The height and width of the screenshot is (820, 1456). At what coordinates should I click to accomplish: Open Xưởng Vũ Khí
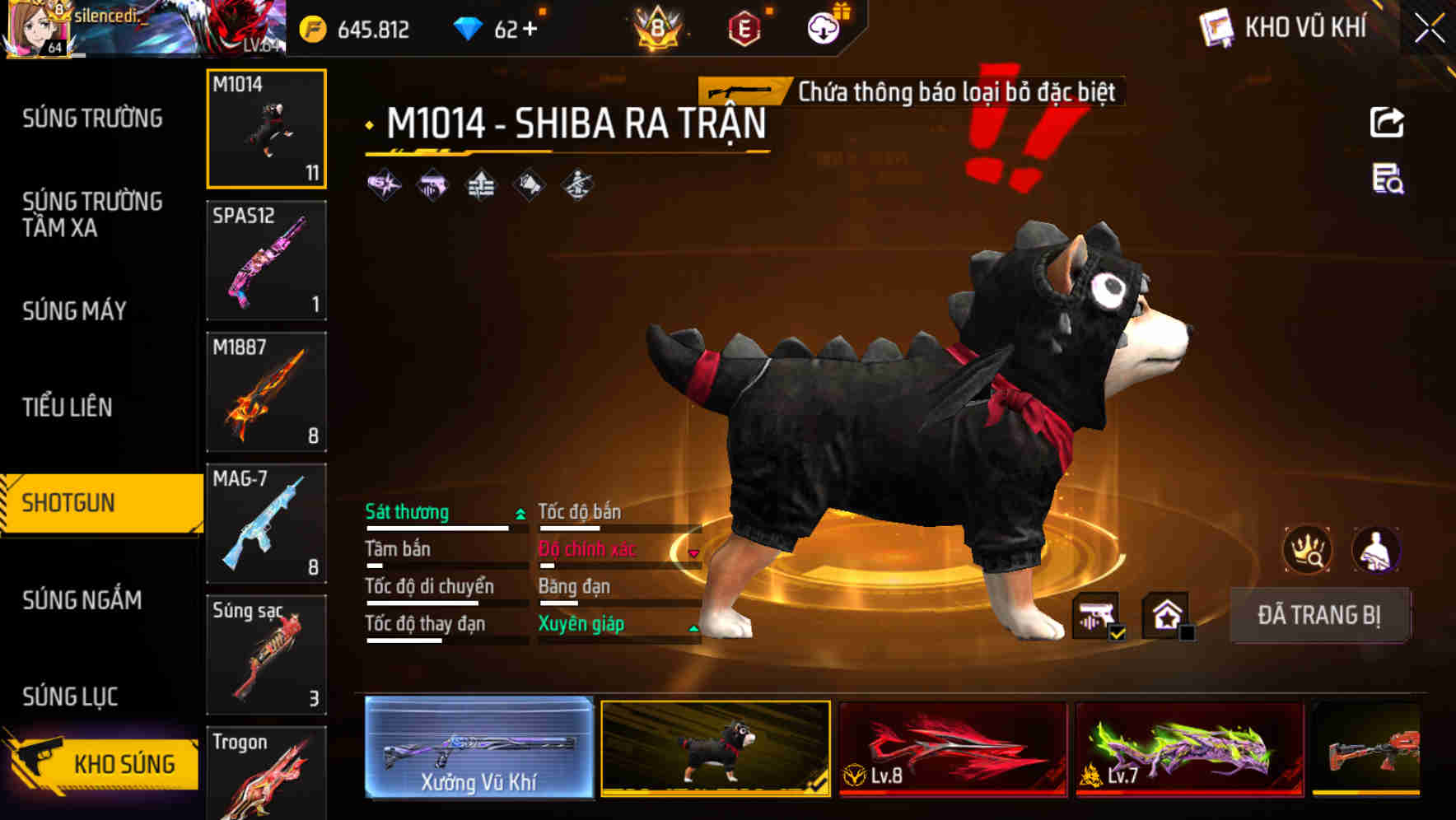pyautogui.click(x=478, y=747)
